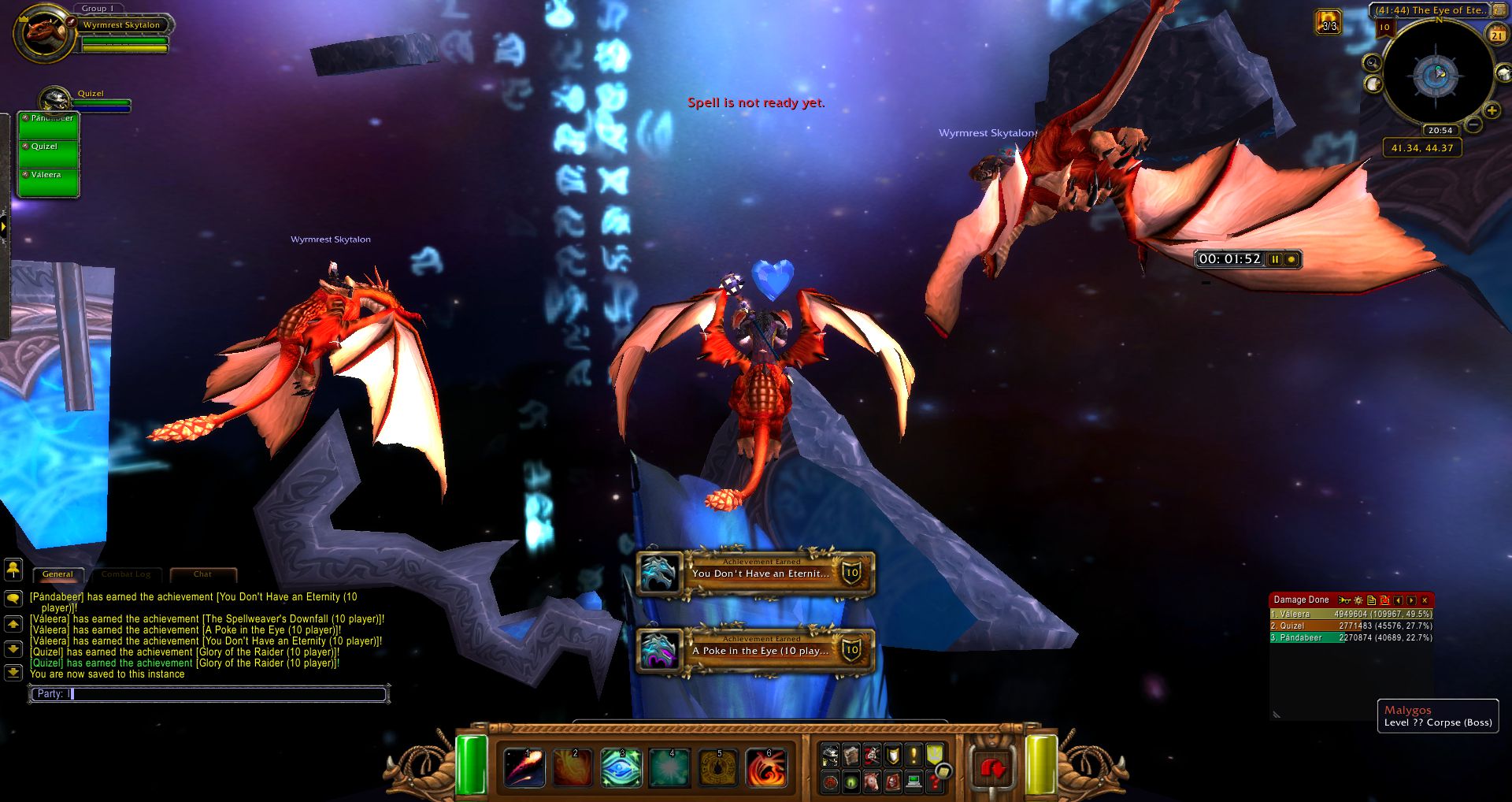The height and width of the screenshot is (802, 1512).
Task: Click the A Poke in the Eye achievement alert
Action: tap(756, 651)
